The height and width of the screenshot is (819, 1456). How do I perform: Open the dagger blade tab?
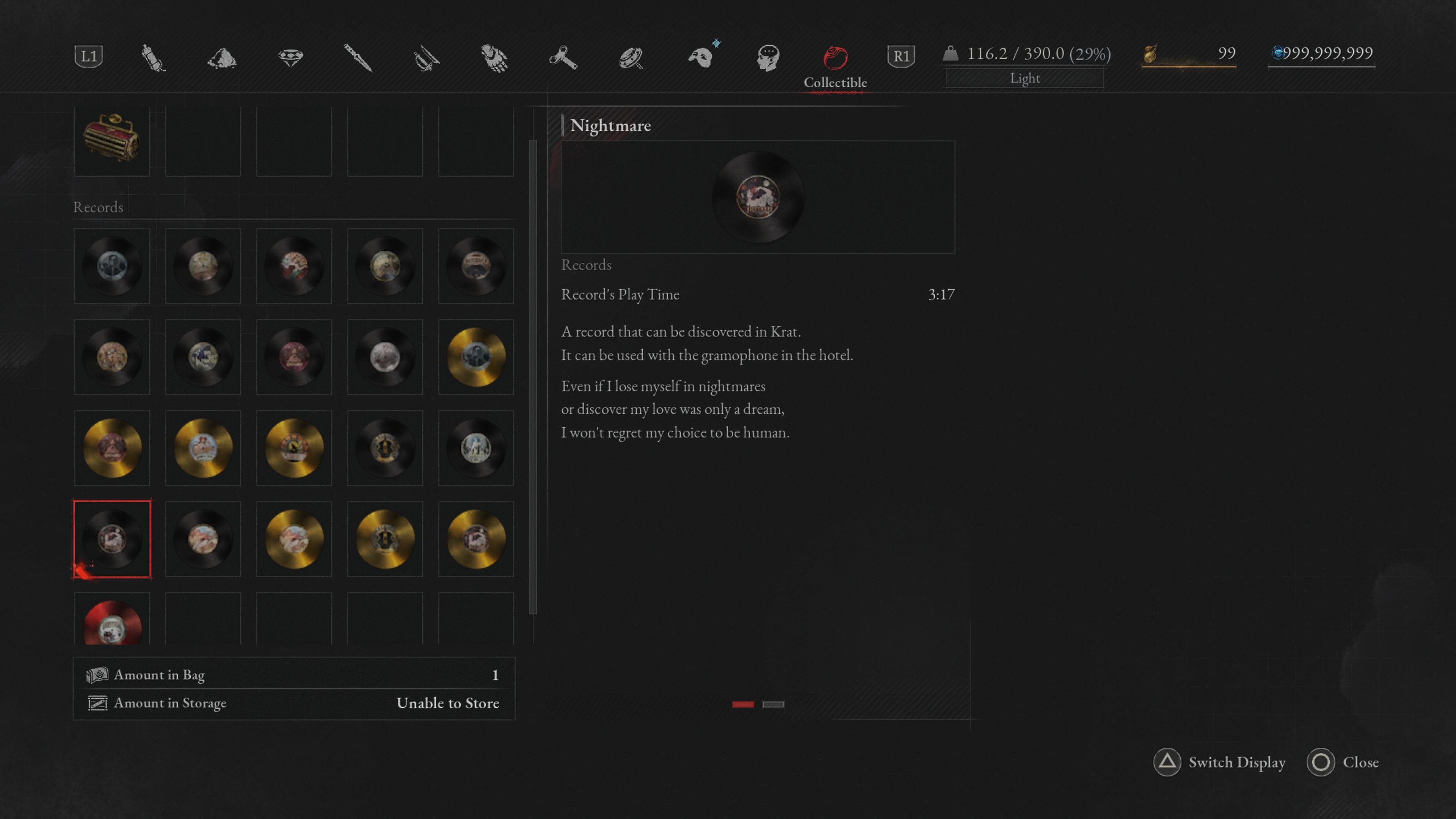point(358,58)
